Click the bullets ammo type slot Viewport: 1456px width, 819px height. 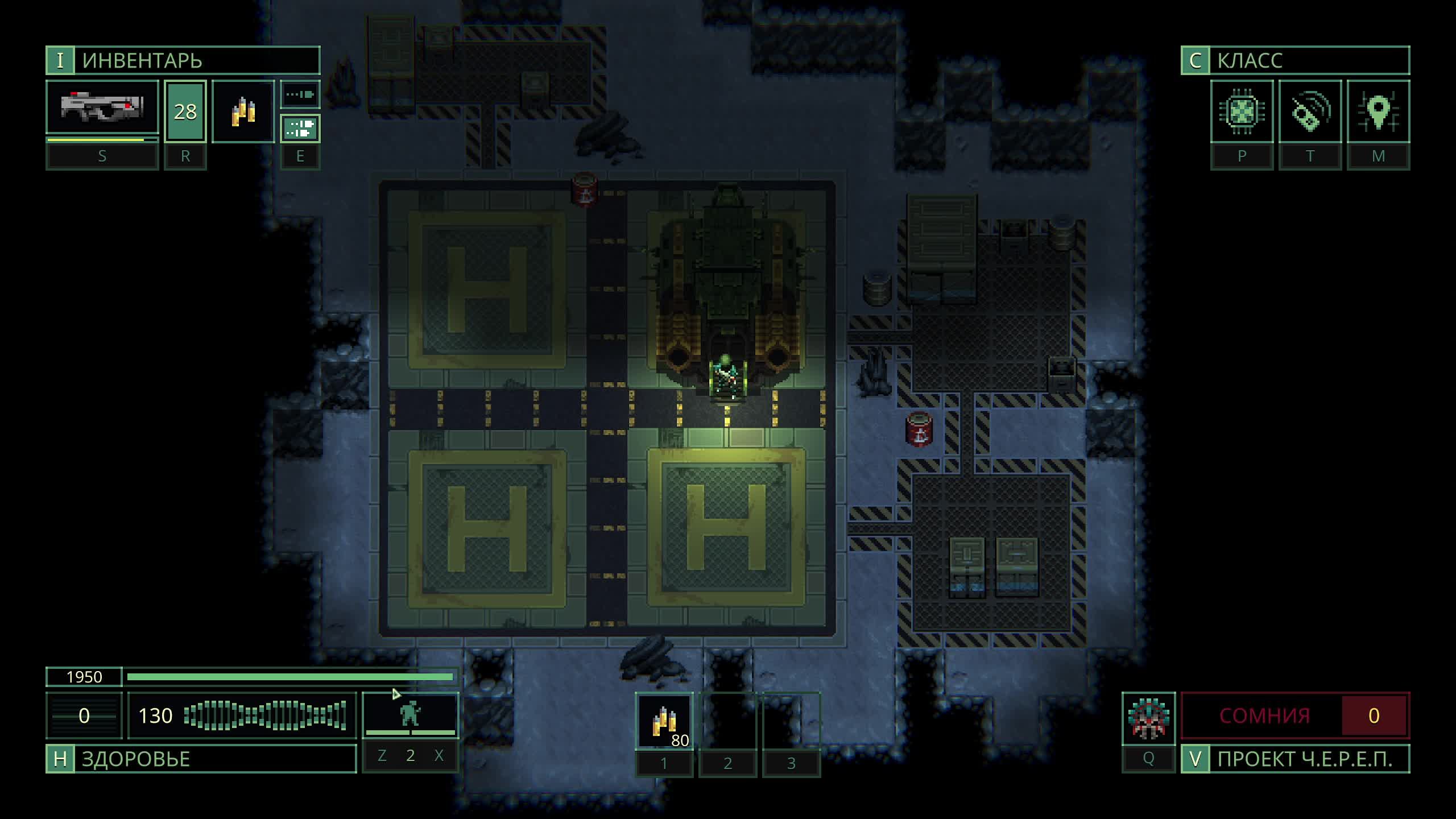tap(243, 111)
